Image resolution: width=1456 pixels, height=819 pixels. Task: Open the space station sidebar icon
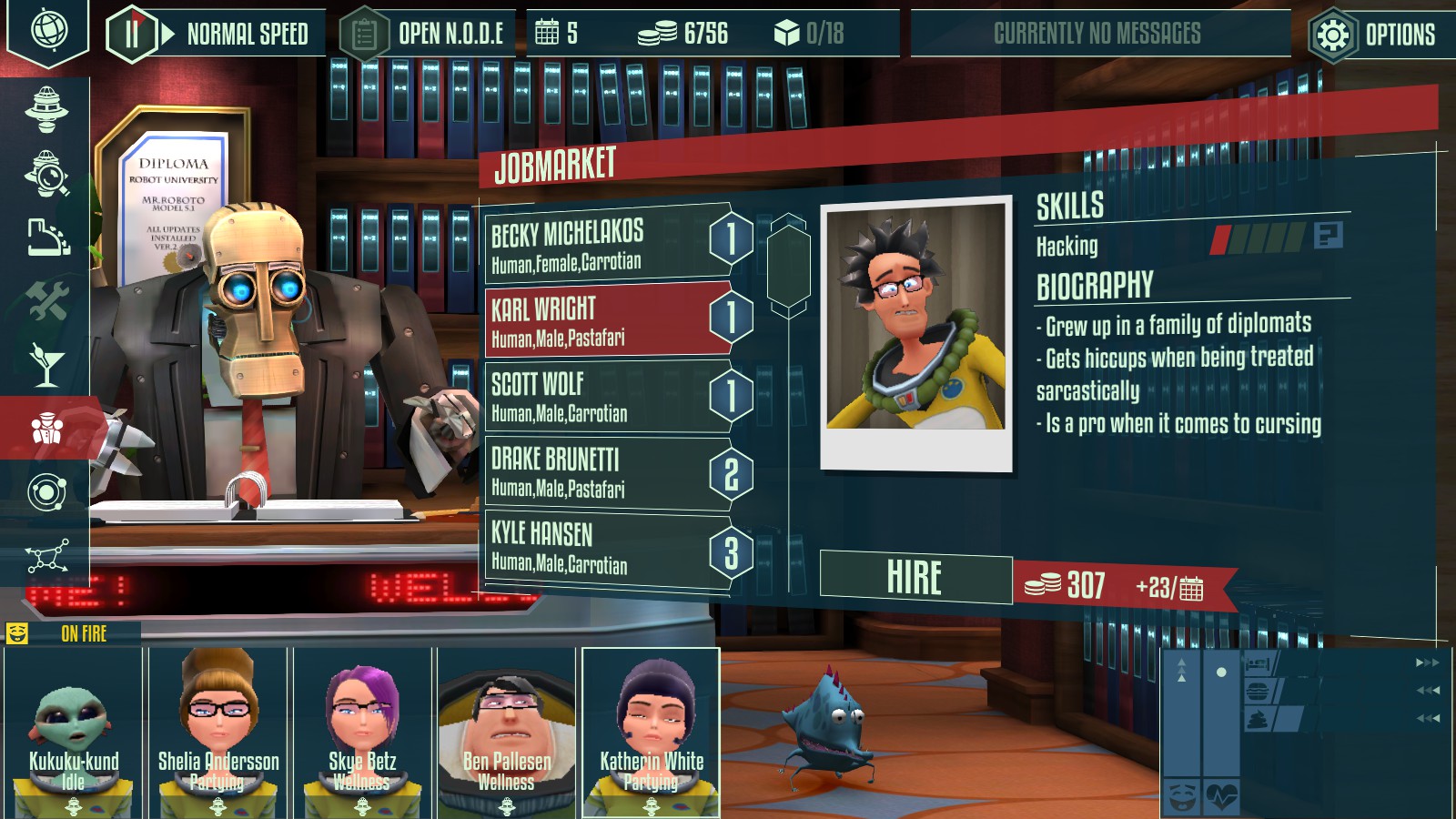pyautogui.click(x=46, y=107)
